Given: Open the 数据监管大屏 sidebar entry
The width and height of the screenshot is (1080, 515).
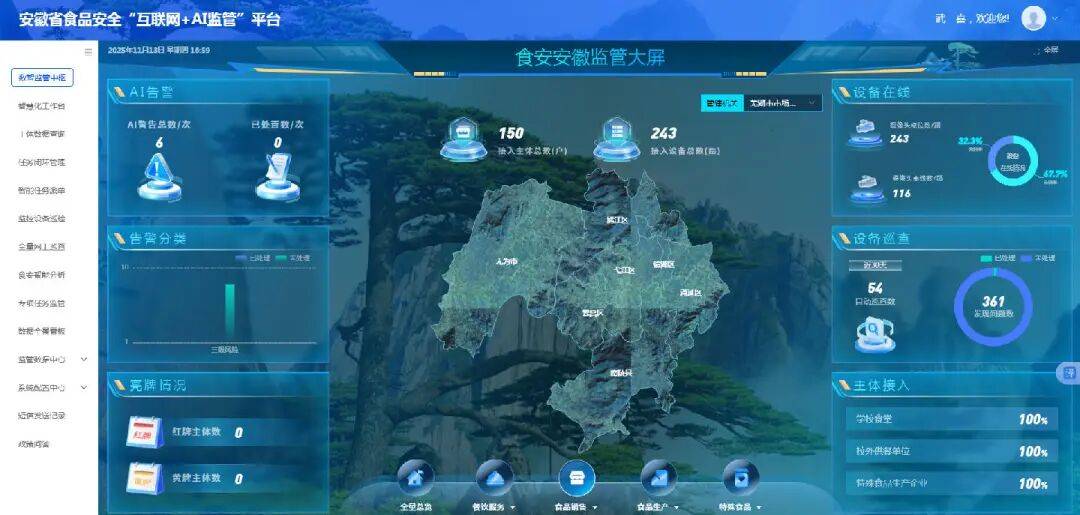Looking at the screenshot, I should (42, 77).
